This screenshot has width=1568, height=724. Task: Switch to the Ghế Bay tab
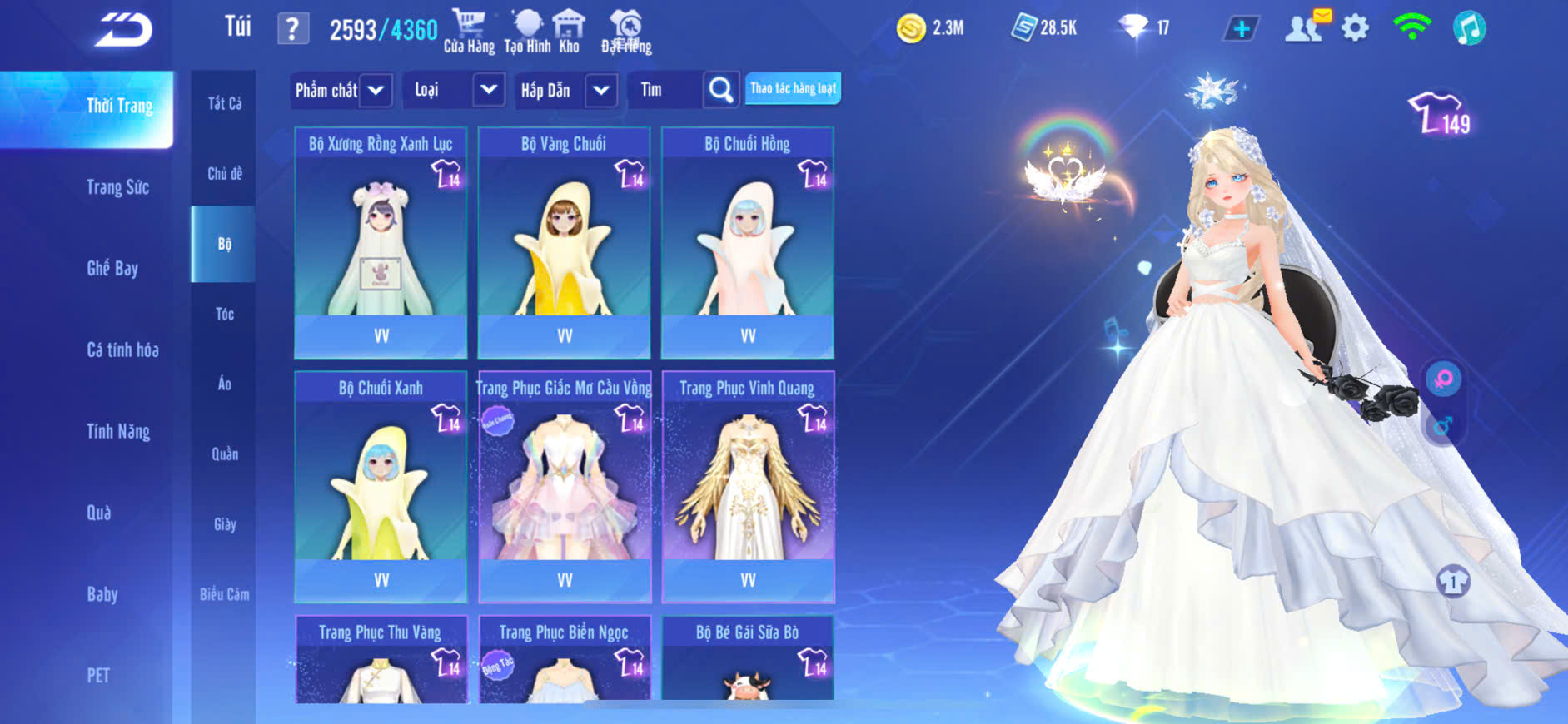[x=112, y=268]
